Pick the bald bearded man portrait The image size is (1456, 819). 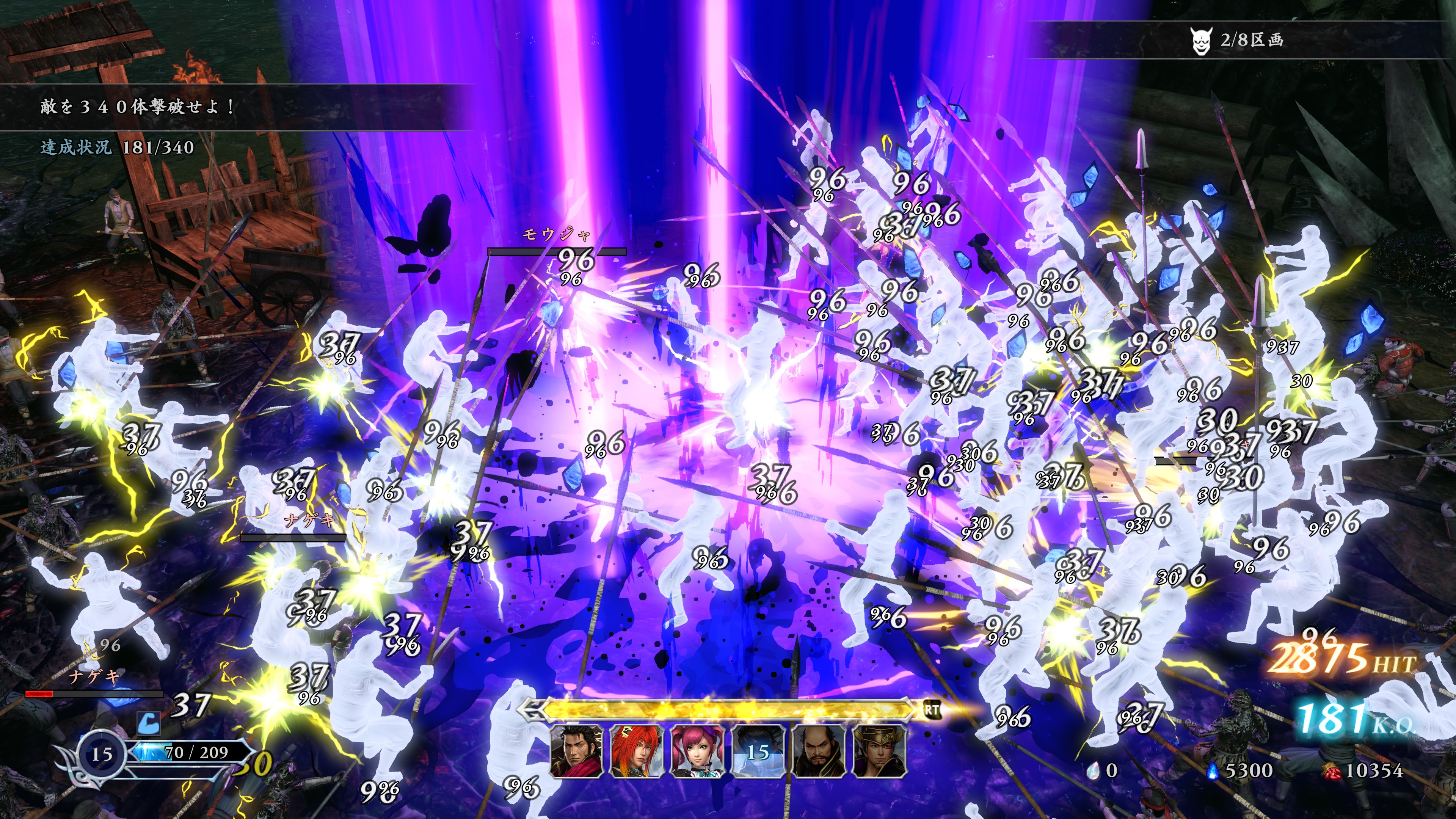(819, 751)
